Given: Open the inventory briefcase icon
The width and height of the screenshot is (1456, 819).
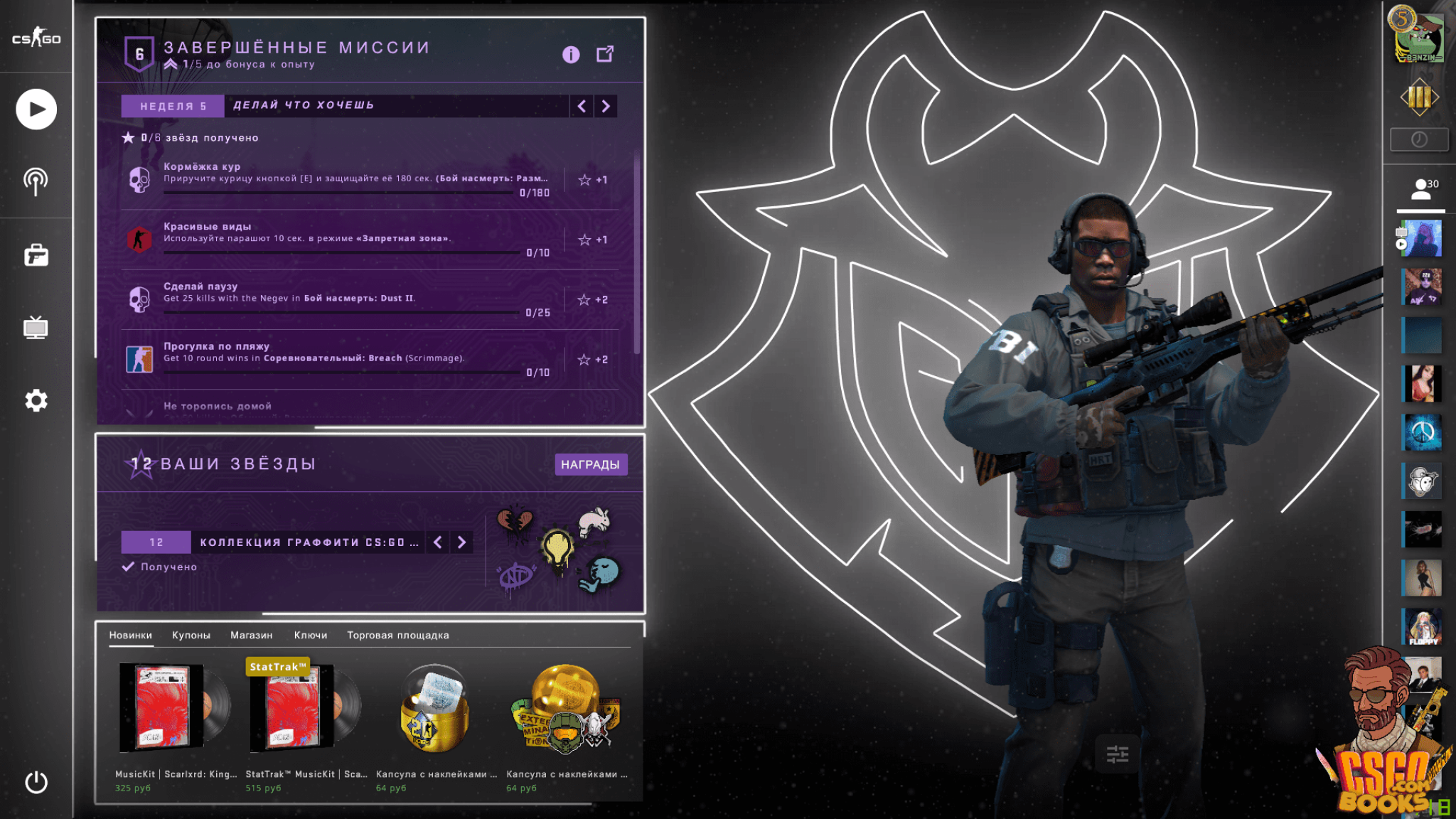Looking at the screenshot, I should click(36, 255).
